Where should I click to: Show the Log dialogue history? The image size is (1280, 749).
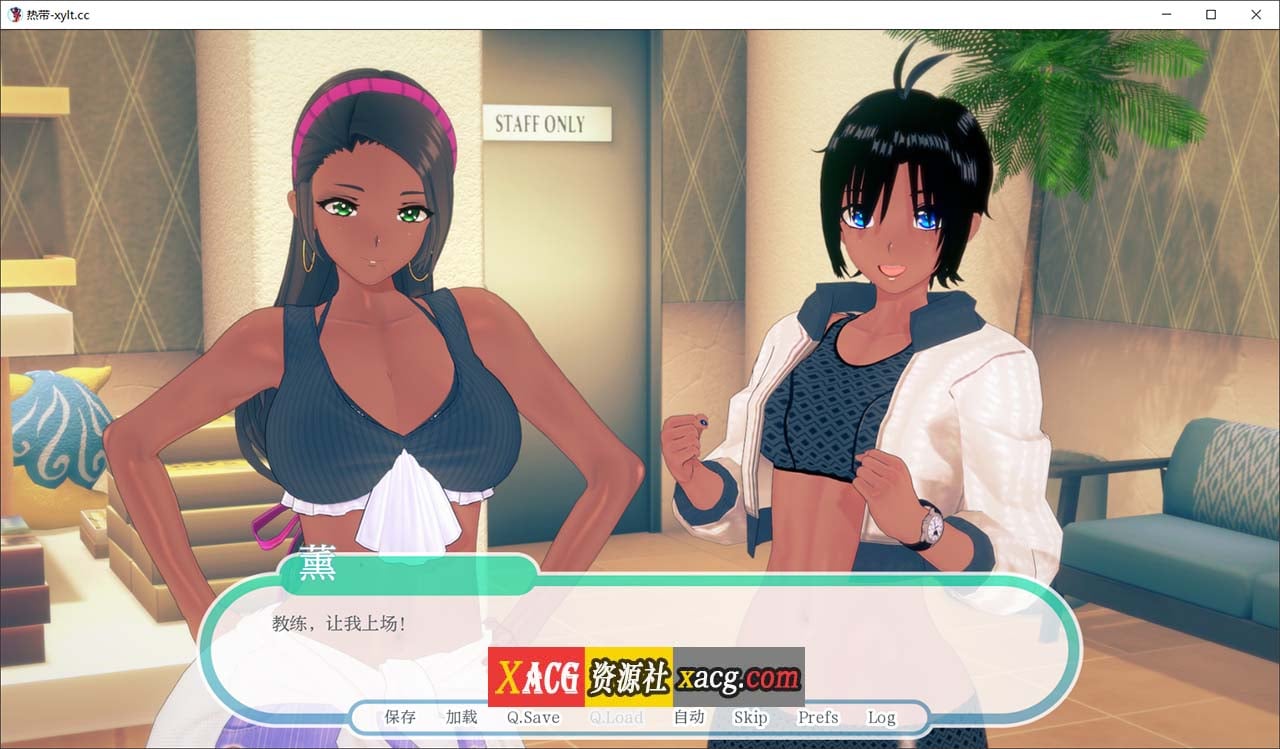[881, 717]
